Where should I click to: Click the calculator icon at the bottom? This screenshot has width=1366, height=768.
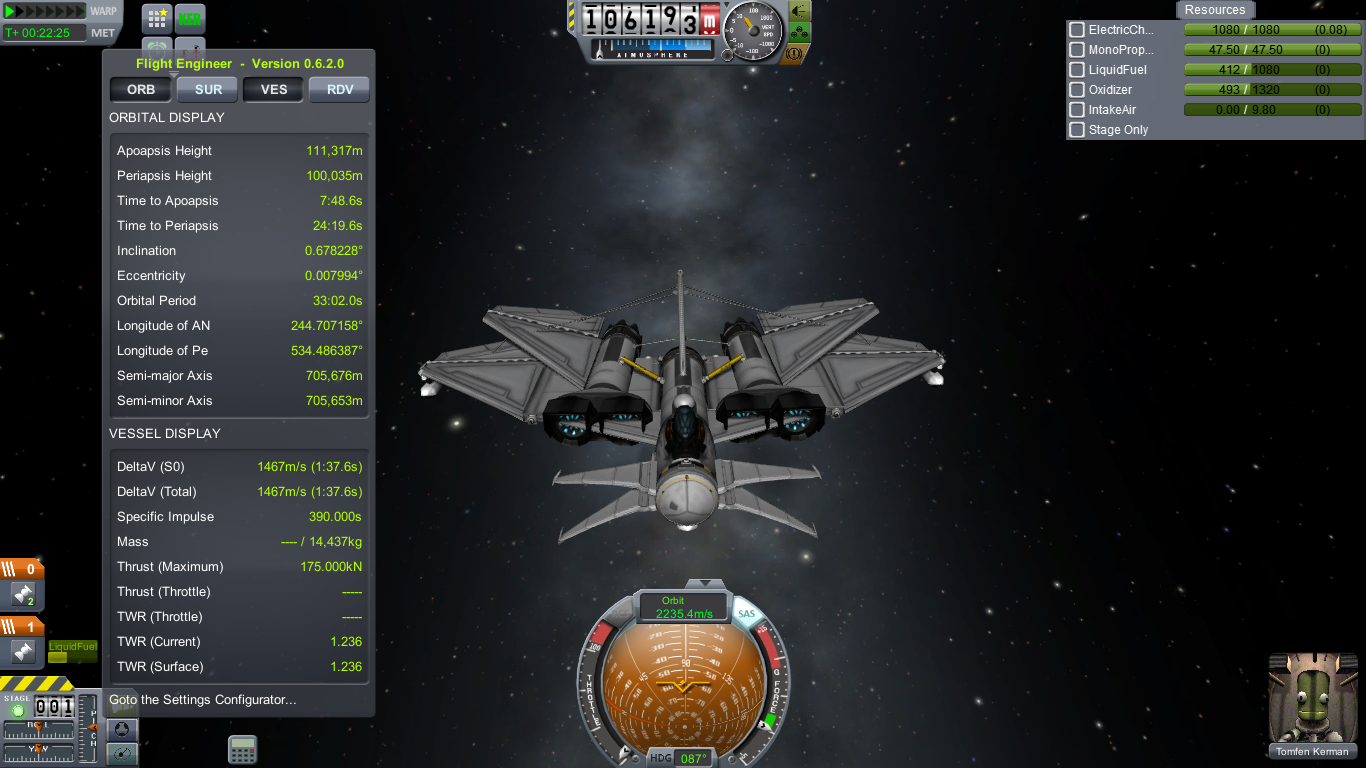[x=241, y=747]
